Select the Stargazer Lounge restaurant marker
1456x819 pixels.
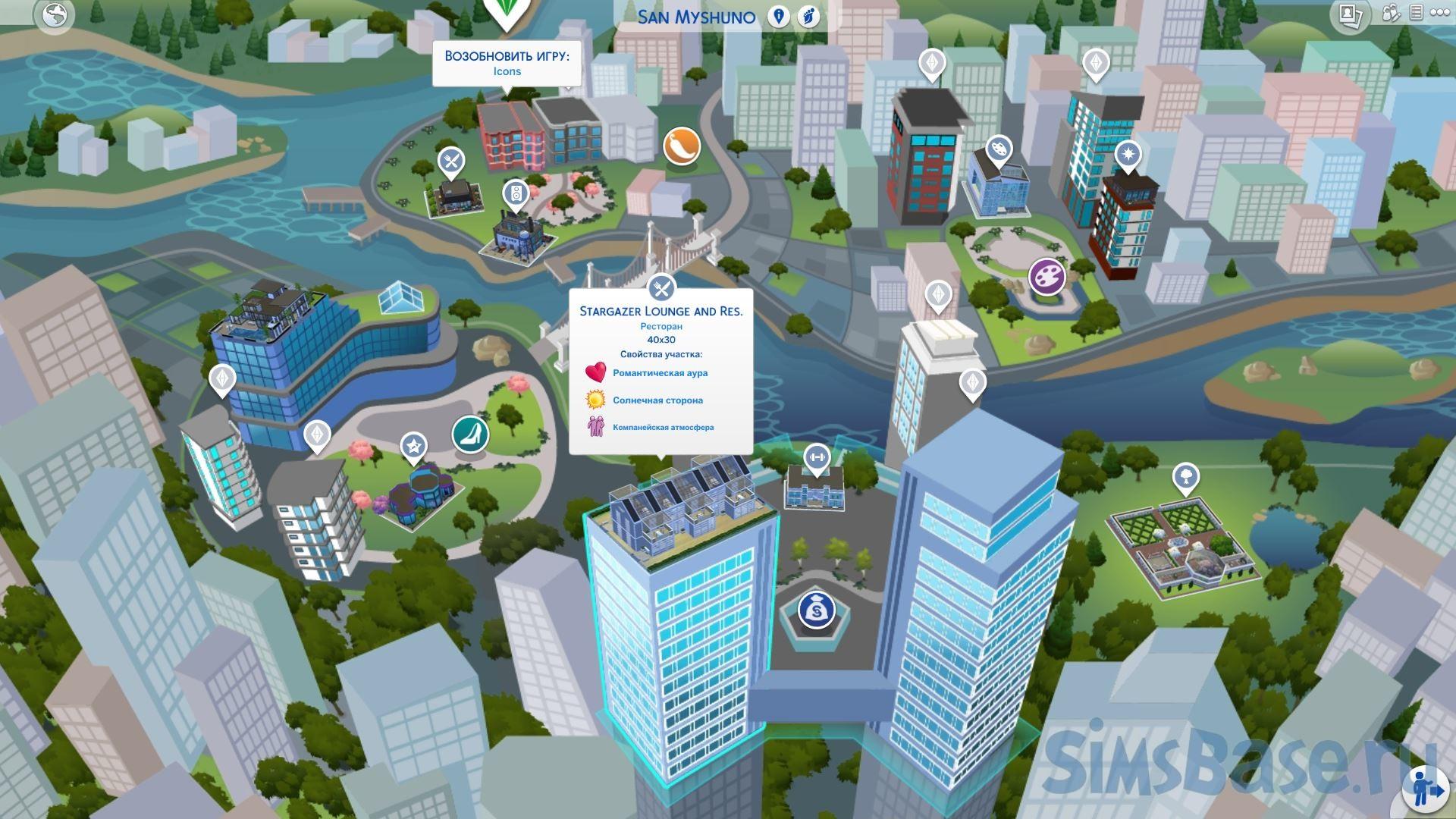click(662, 288)
